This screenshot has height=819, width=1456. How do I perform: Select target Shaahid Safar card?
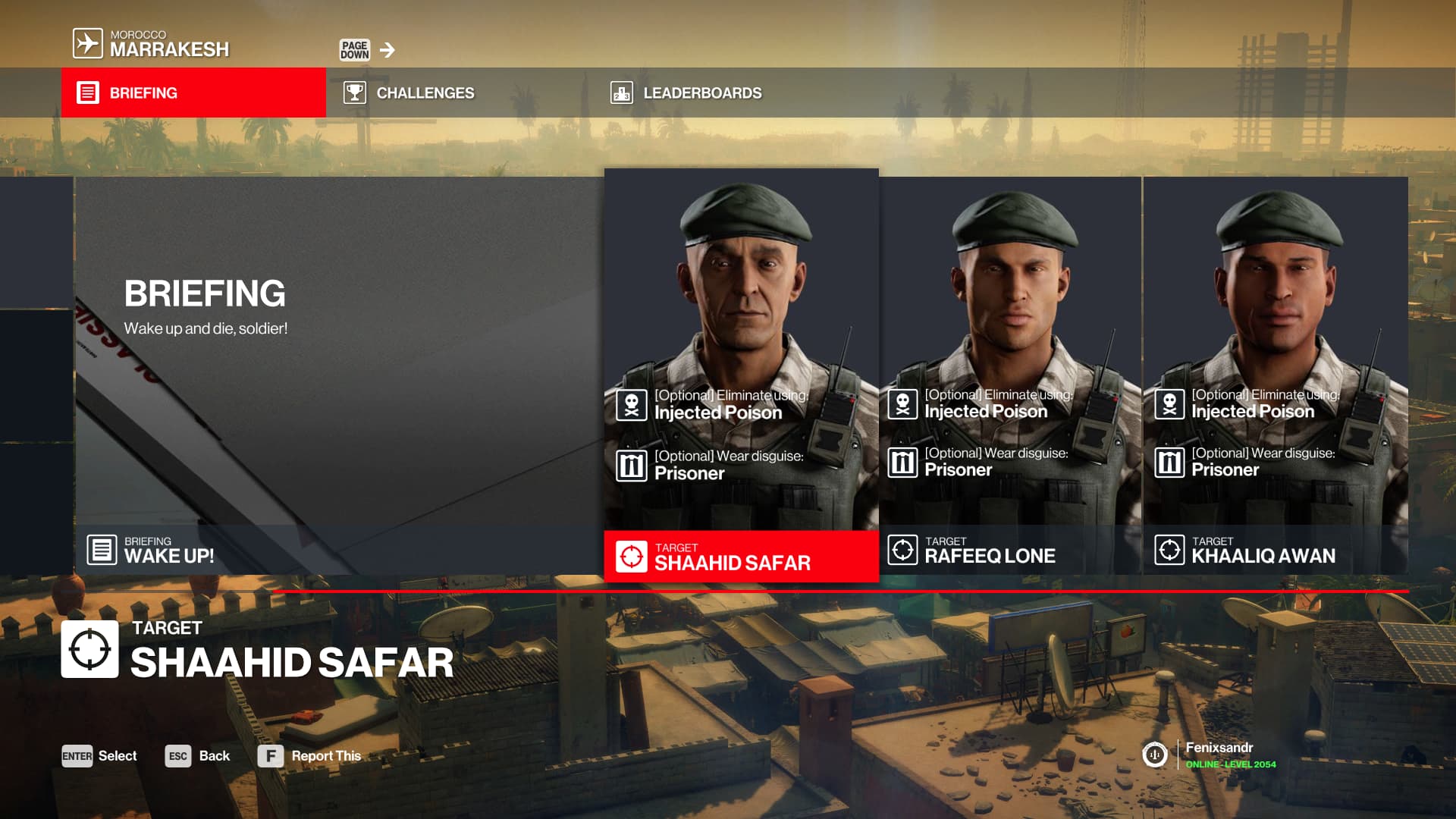click(741, 375)
